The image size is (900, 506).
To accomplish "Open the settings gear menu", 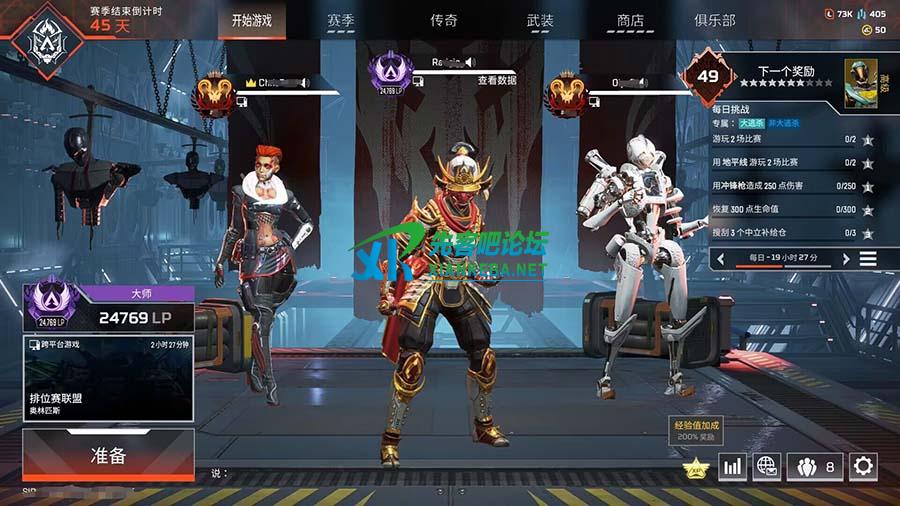I will 862,465.
